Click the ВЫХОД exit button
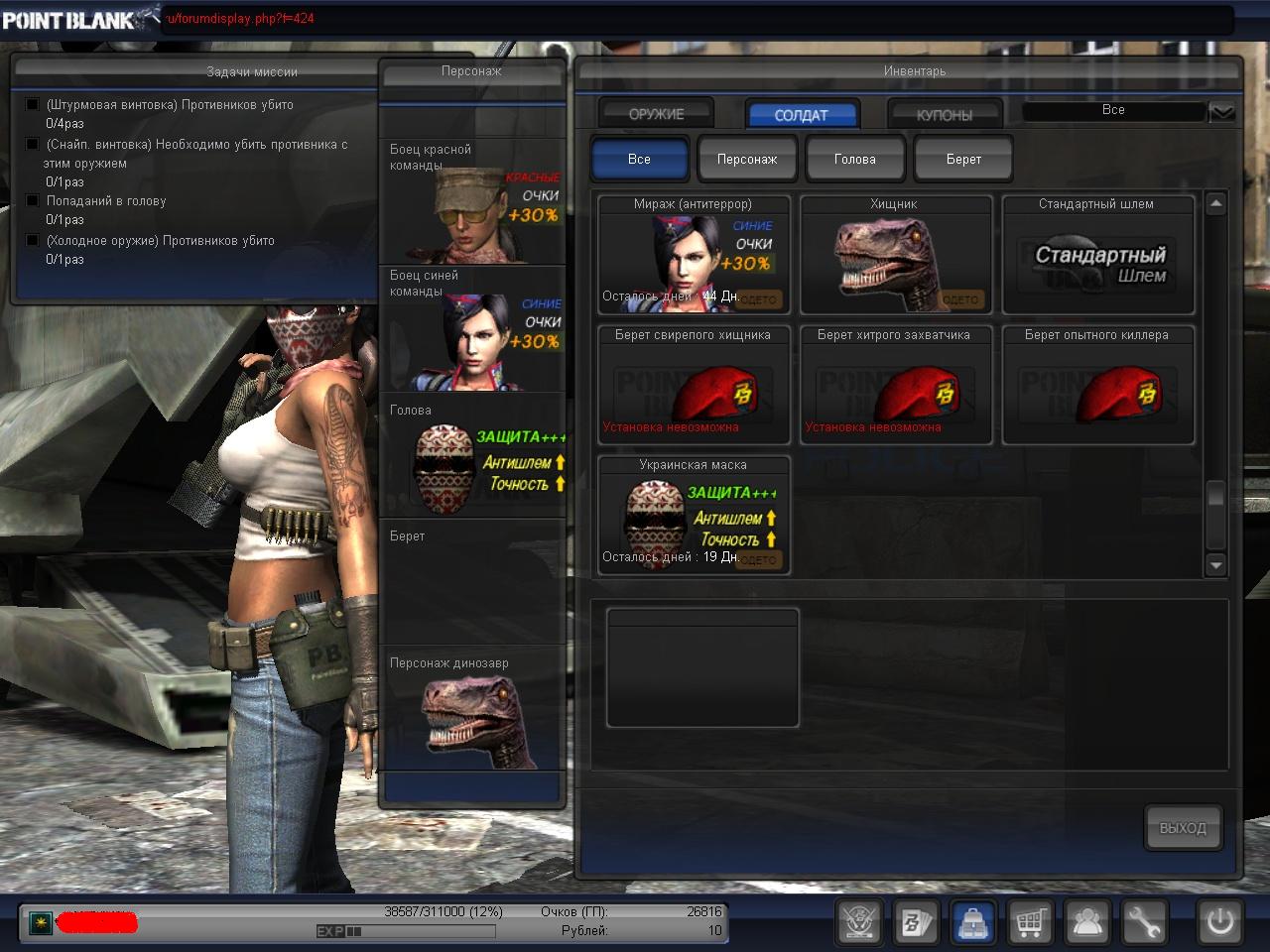The image size is (1270, 952). [1183, 827]
